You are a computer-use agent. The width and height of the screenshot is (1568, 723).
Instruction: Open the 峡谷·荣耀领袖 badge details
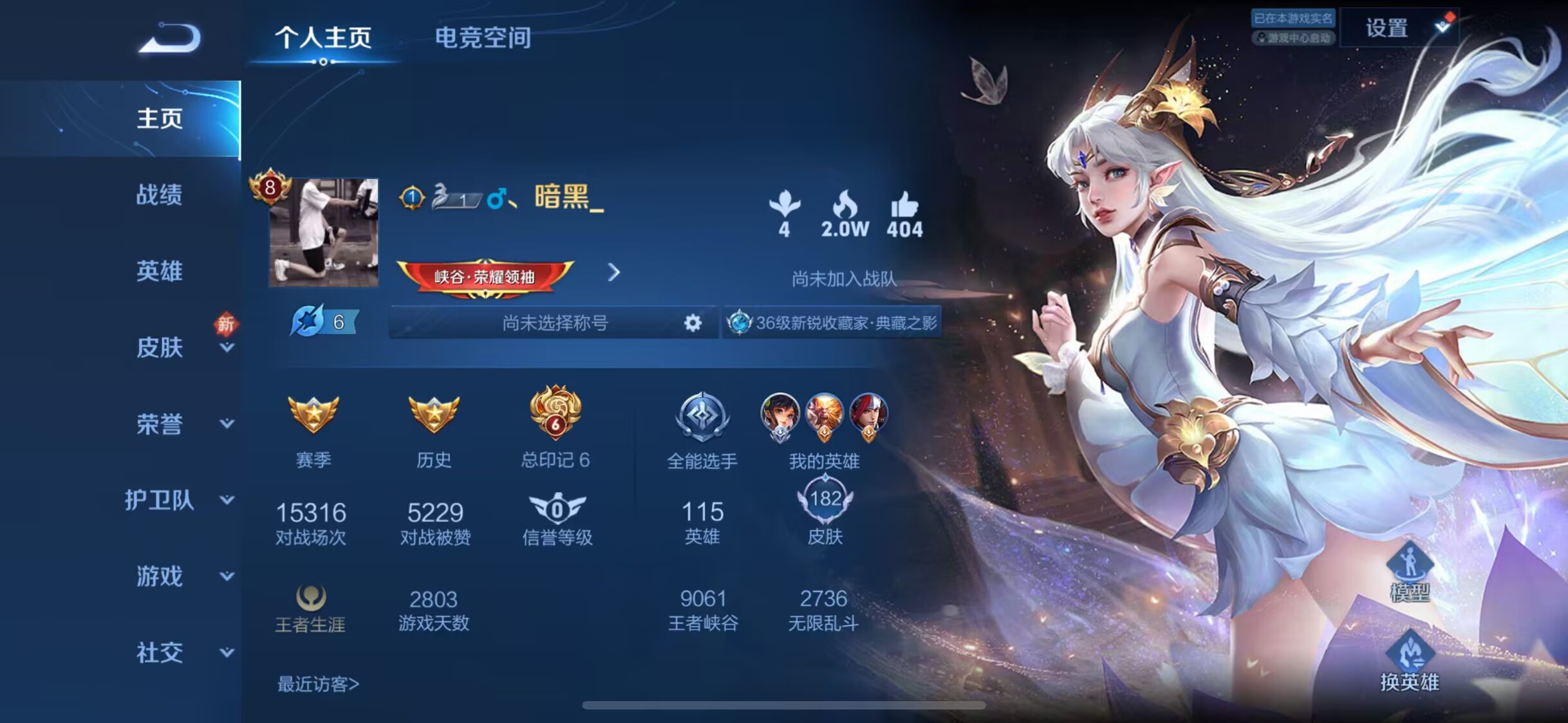coord(485,277)
